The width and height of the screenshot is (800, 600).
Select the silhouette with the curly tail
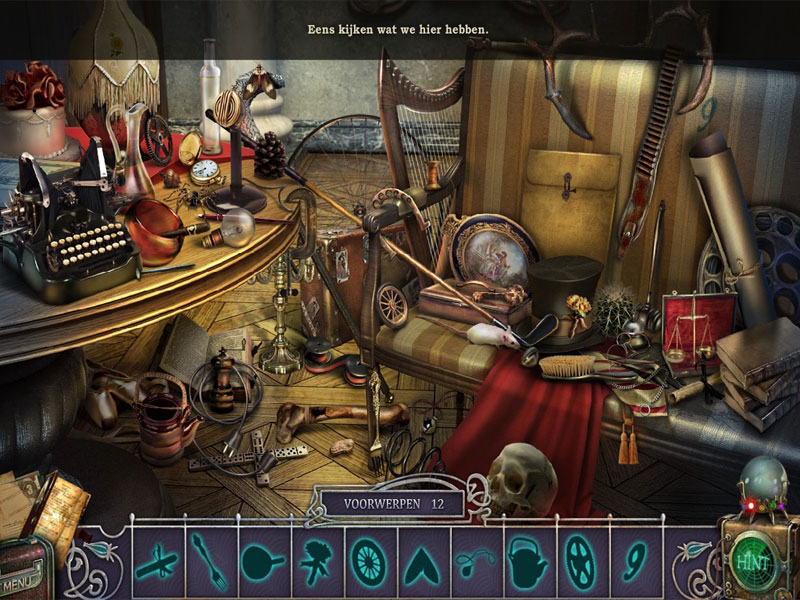(x=474, y=561)
